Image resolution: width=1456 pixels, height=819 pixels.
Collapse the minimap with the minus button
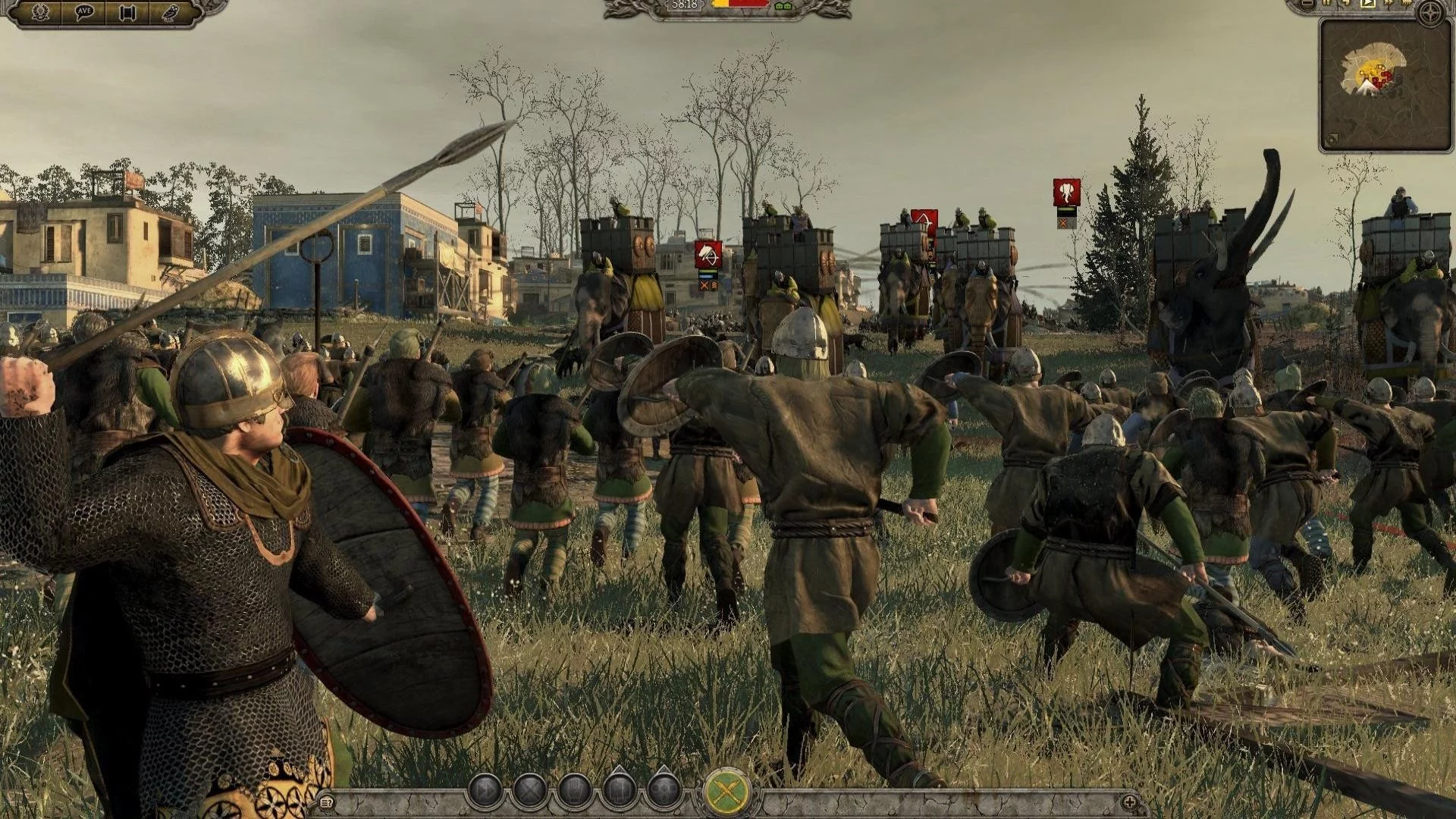[1307, 4]
